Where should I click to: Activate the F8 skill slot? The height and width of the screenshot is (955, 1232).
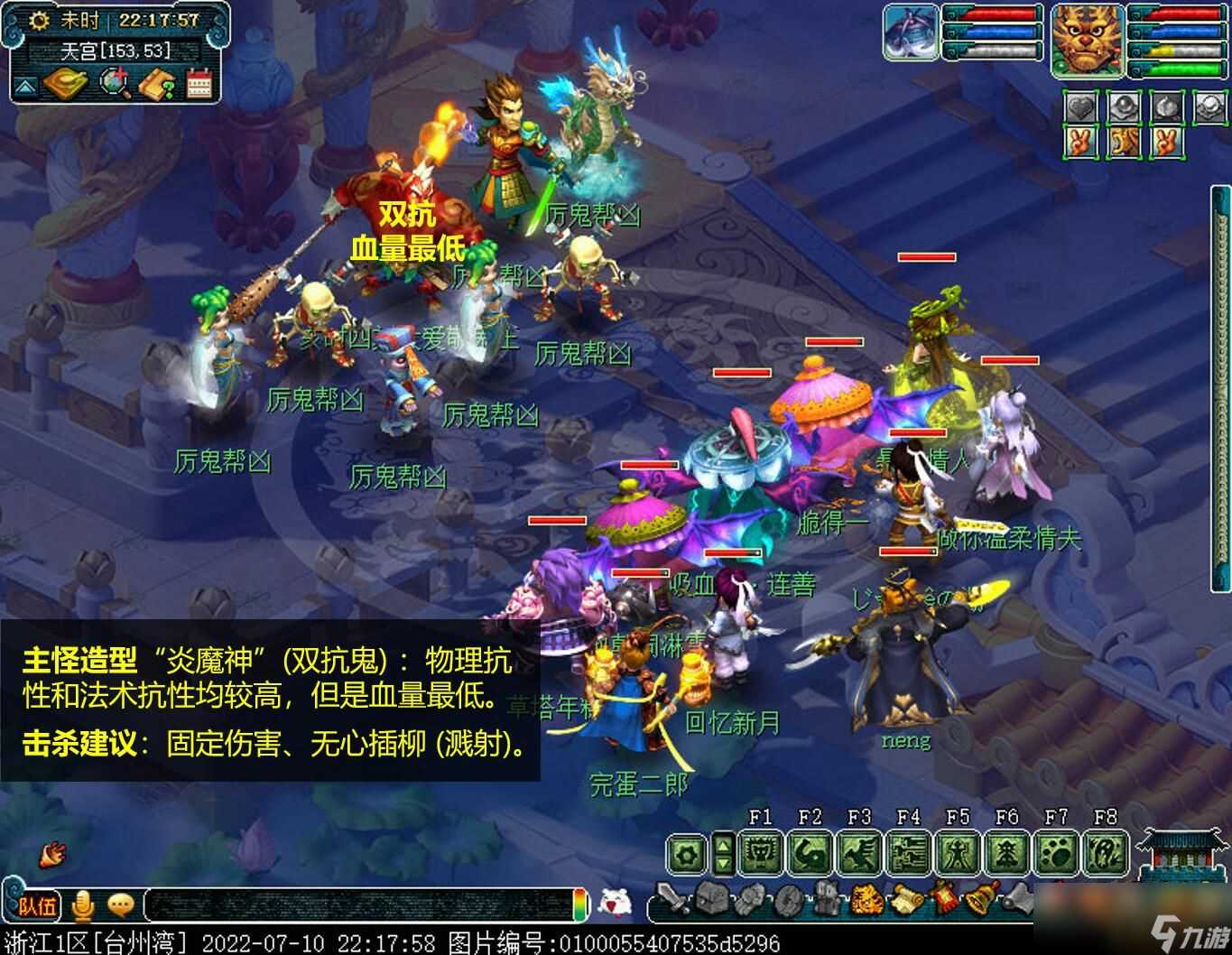point(1105,852)
